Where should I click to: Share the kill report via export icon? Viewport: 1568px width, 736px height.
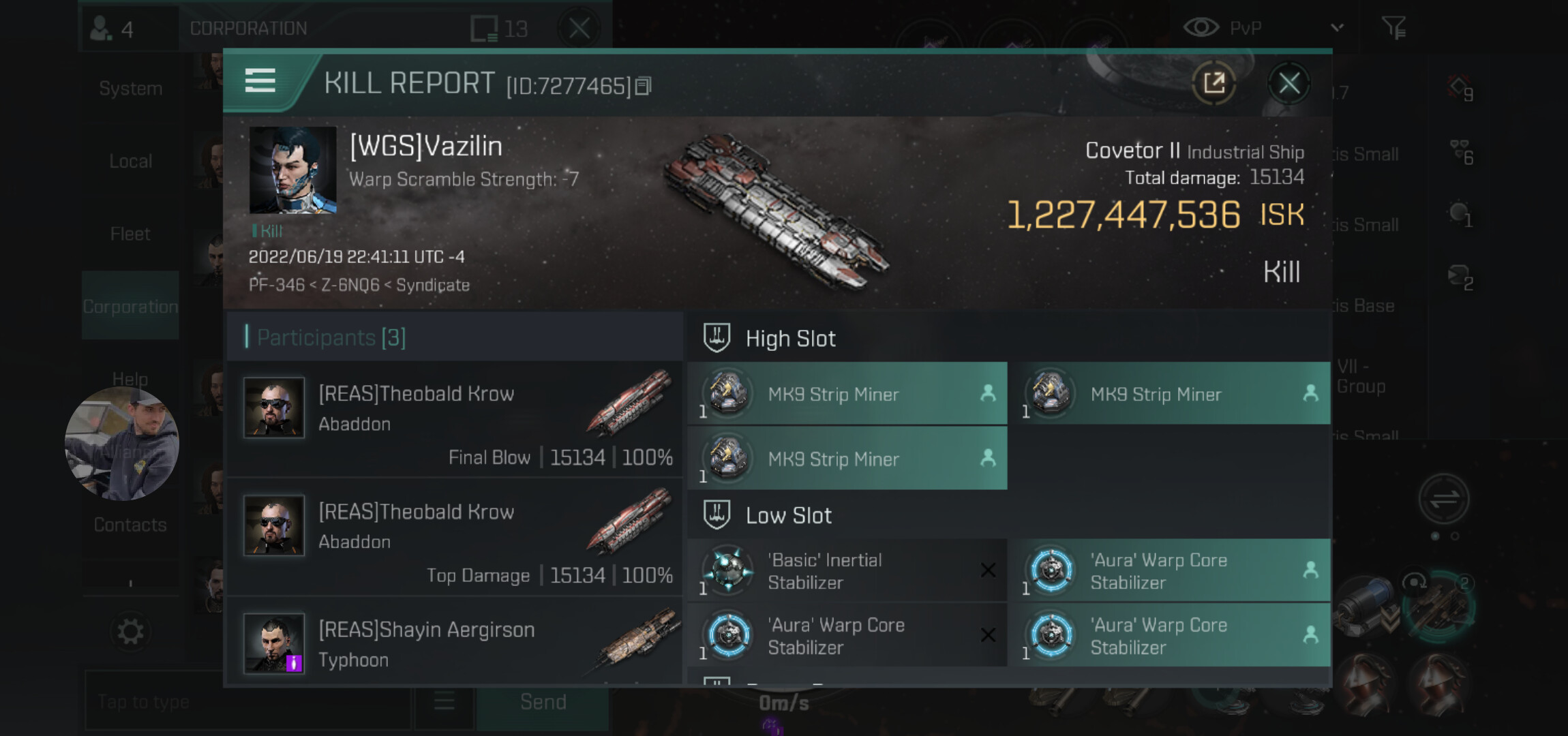pos(1214,84)
